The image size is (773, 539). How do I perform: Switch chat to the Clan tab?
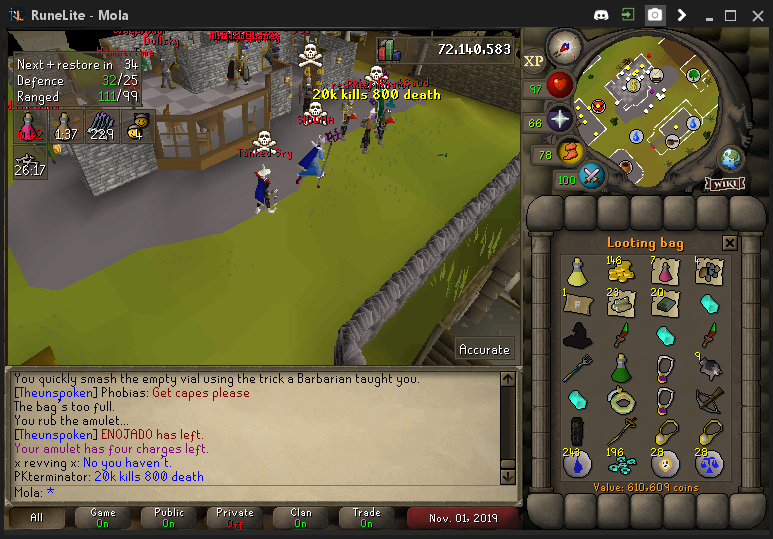coord(301,517)
